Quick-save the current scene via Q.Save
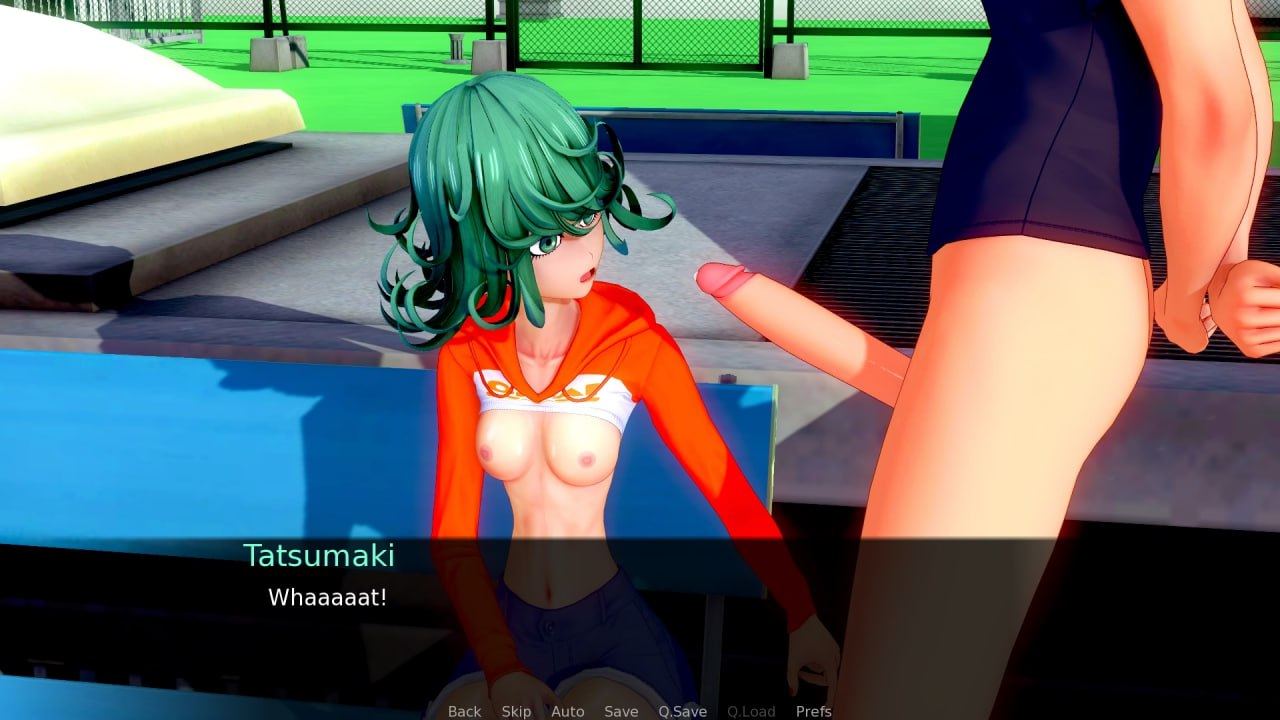The width and height of the screenshot is (1280, 720). click(x=681, y=712)
